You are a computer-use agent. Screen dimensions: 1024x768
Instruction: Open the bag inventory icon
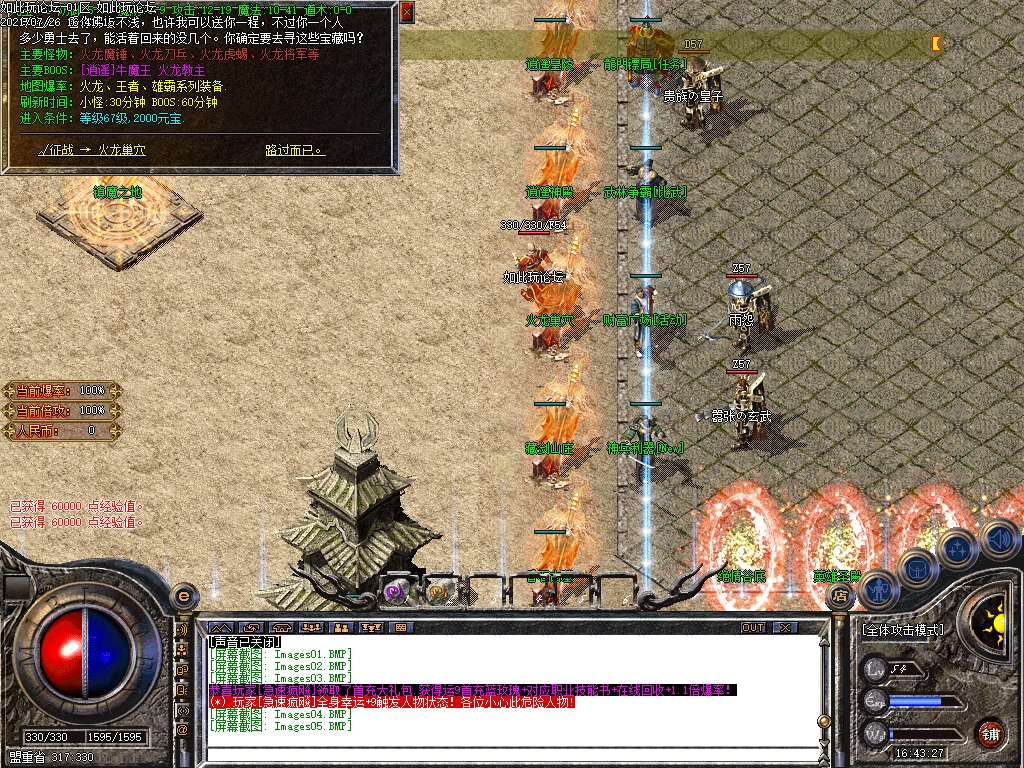[915, 568]
